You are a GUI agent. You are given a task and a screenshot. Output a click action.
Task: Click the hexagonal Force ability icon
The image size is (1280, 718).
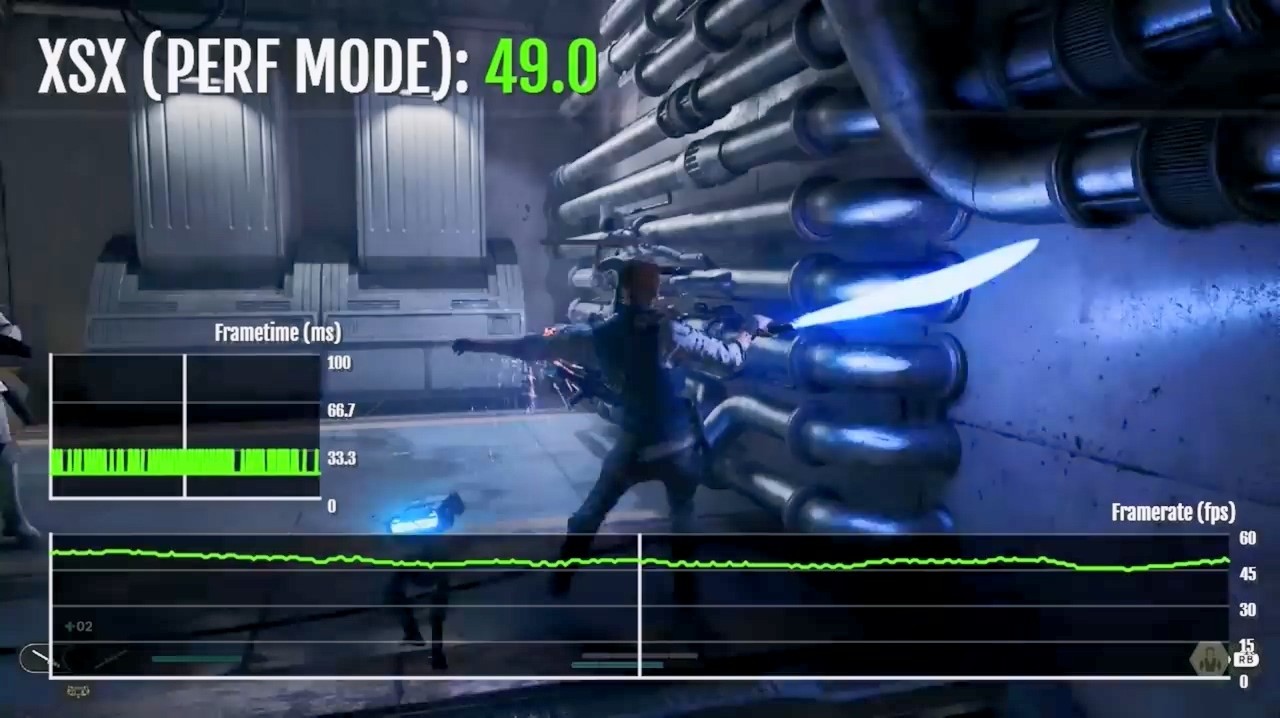1210,659
